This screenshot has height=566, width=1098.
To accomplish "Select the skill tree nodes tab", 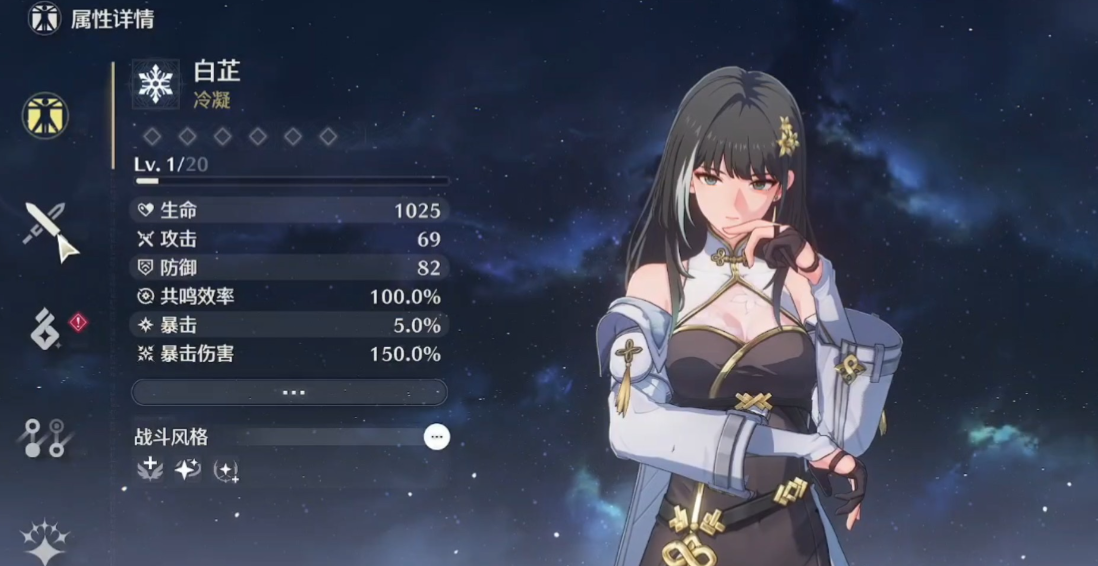I will point(45,438).
